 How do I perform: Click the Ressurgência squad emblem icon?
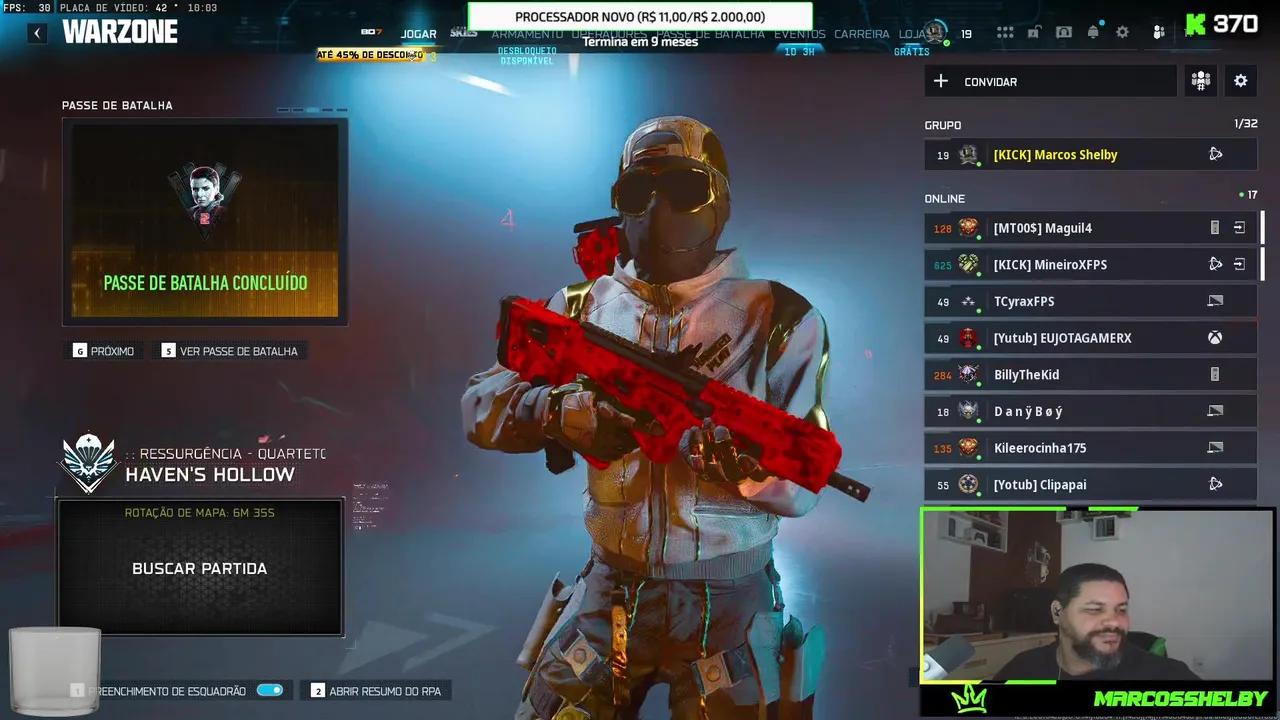pos(88,462)
